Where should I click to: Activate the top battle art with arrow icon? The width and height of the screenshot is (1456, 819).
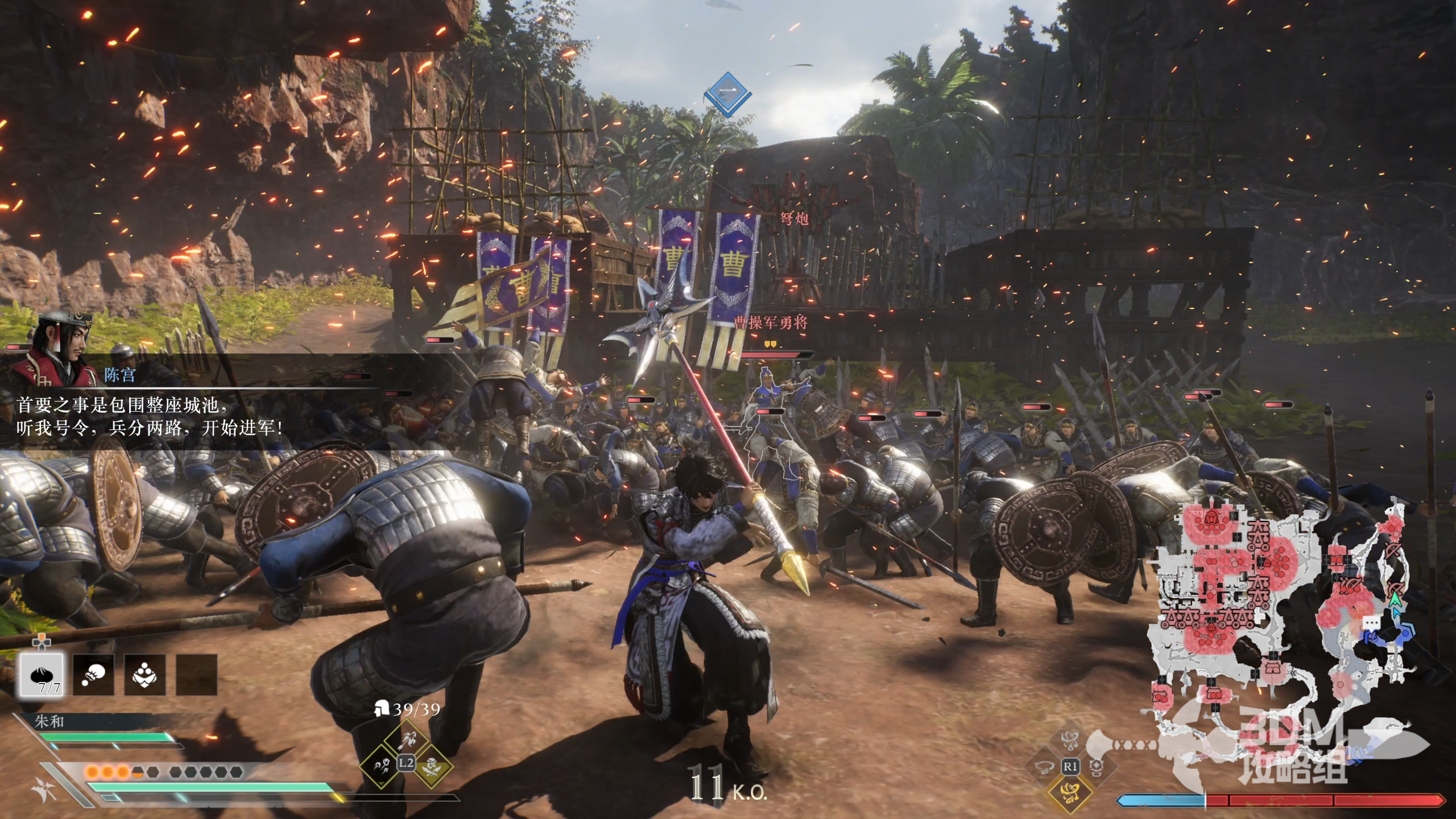[x=406, y=739]
